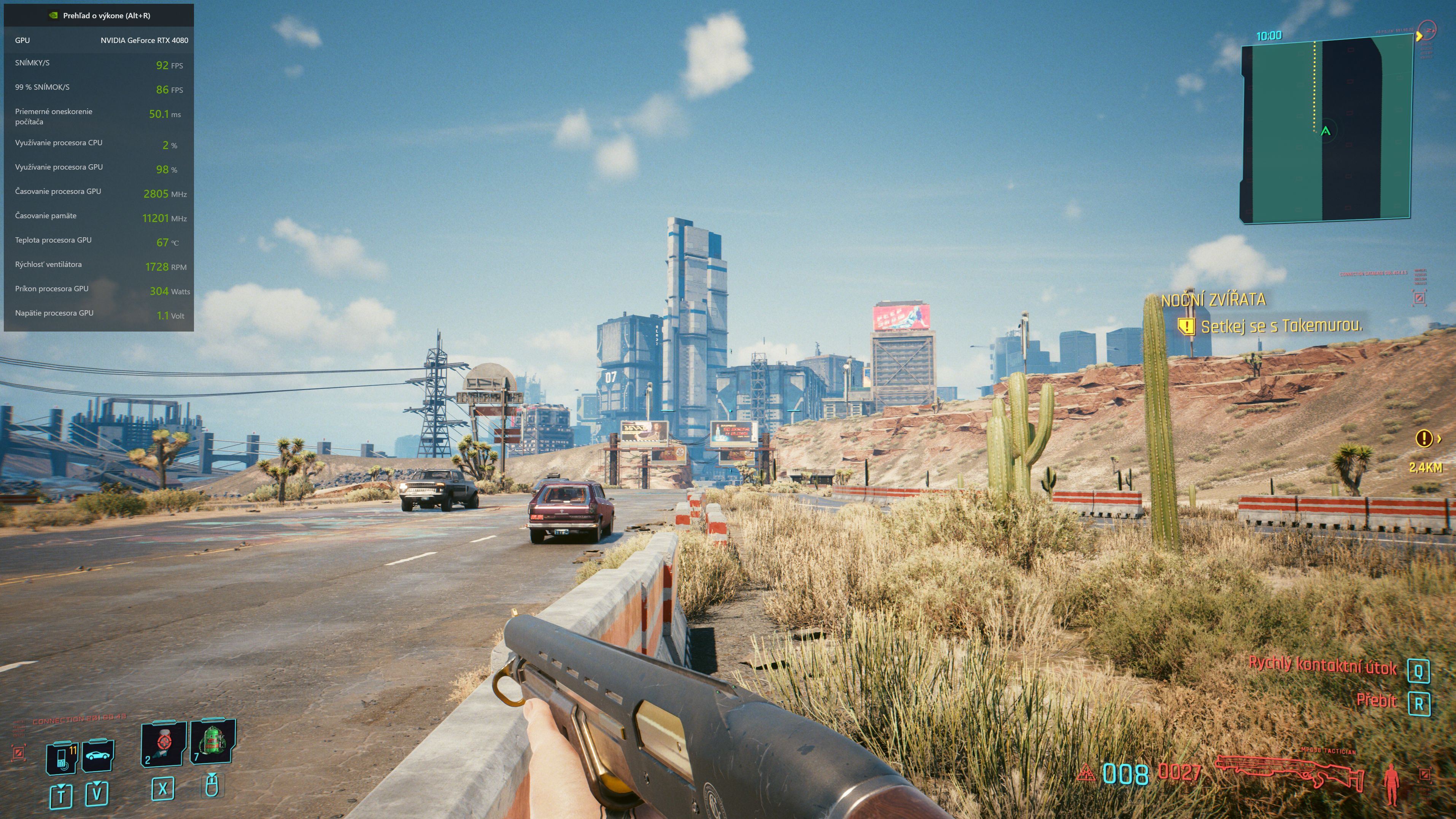Click the yellow quest waypoint marker
Viewport: 1456px width, 819px height.
(x=1423, y=438)
